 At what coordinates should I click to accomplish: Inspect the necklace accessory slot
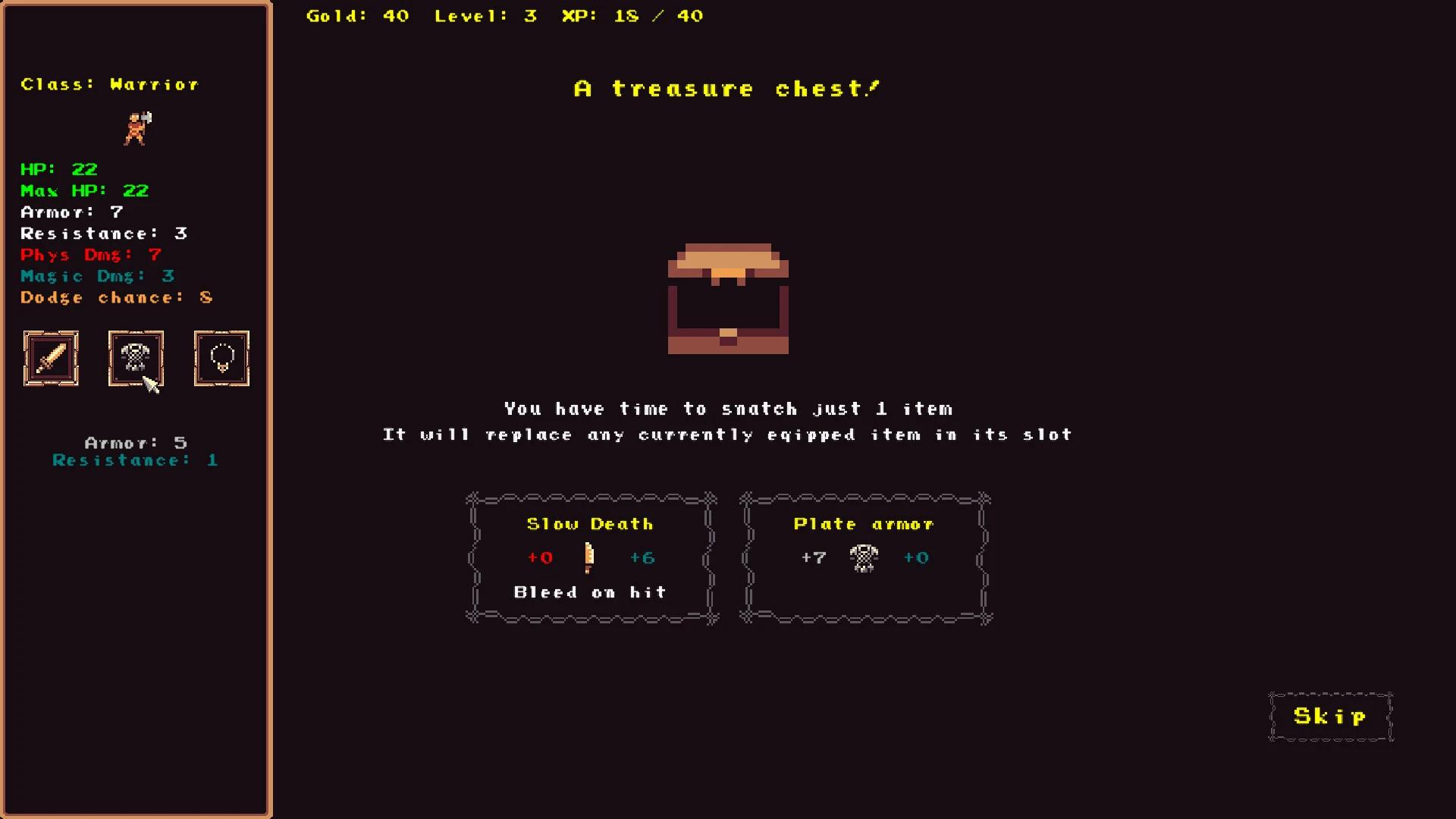click(x=221, y=359)
